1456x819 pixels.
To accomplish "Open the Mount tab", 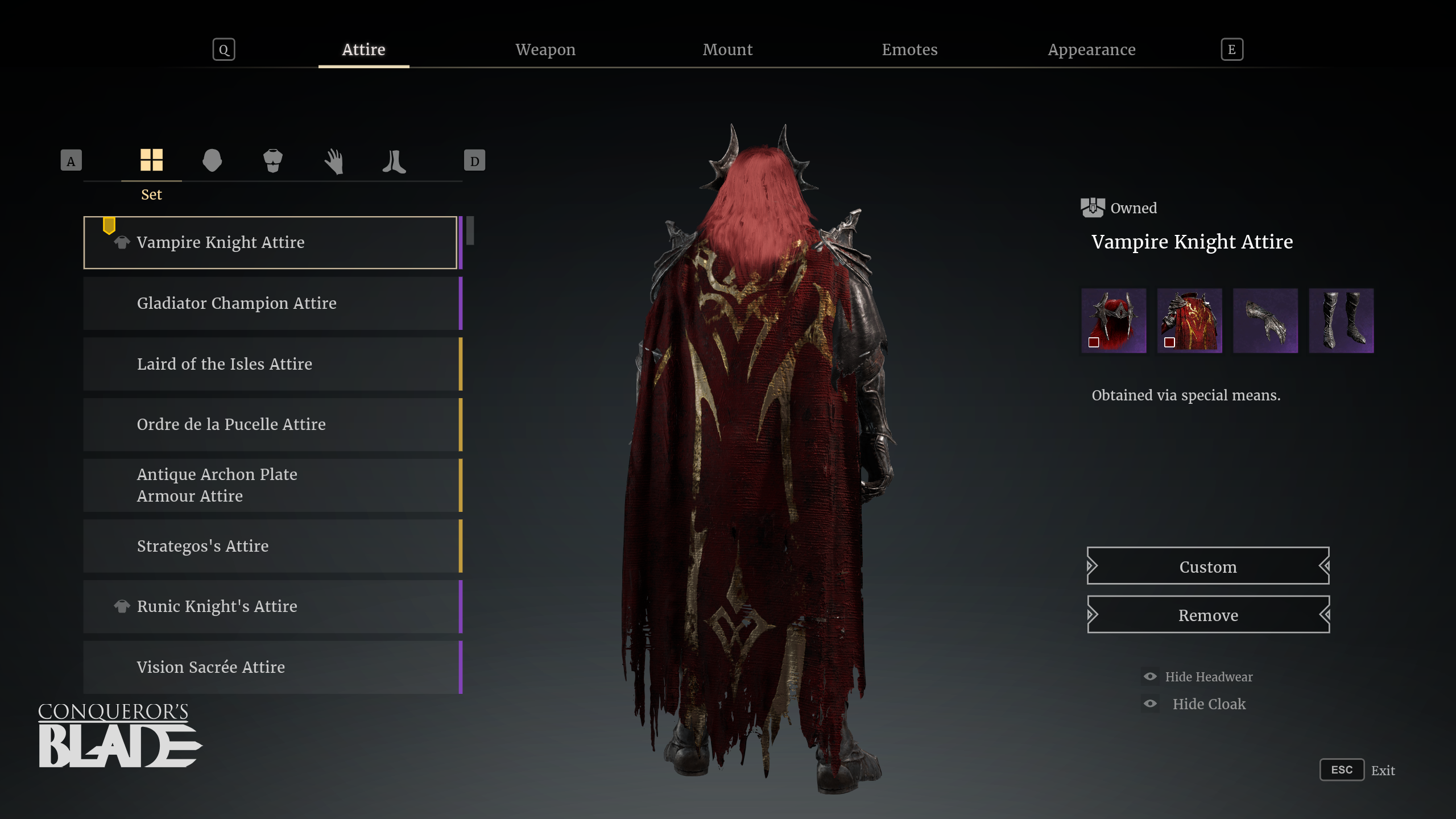I will [728, 49].
